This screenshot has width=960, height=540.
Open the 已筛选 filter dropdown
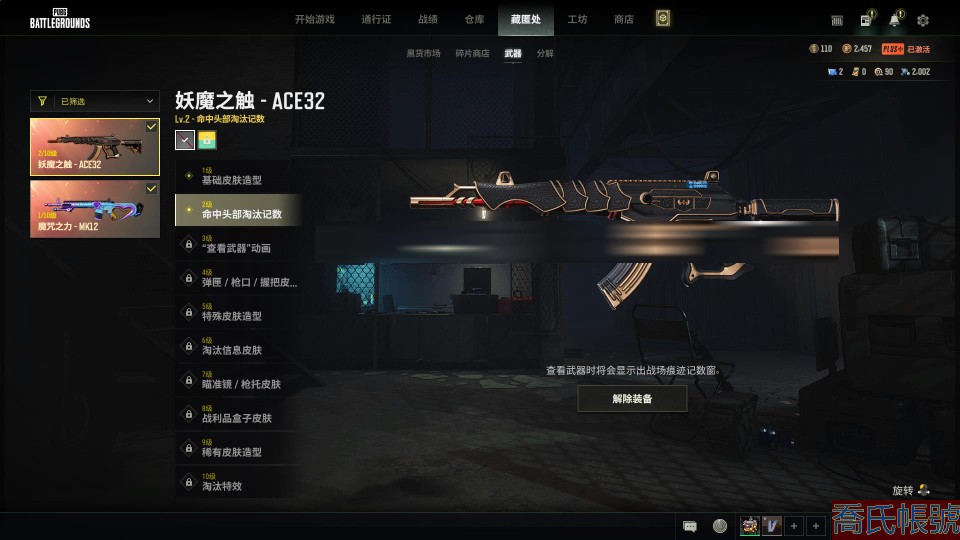95,101
